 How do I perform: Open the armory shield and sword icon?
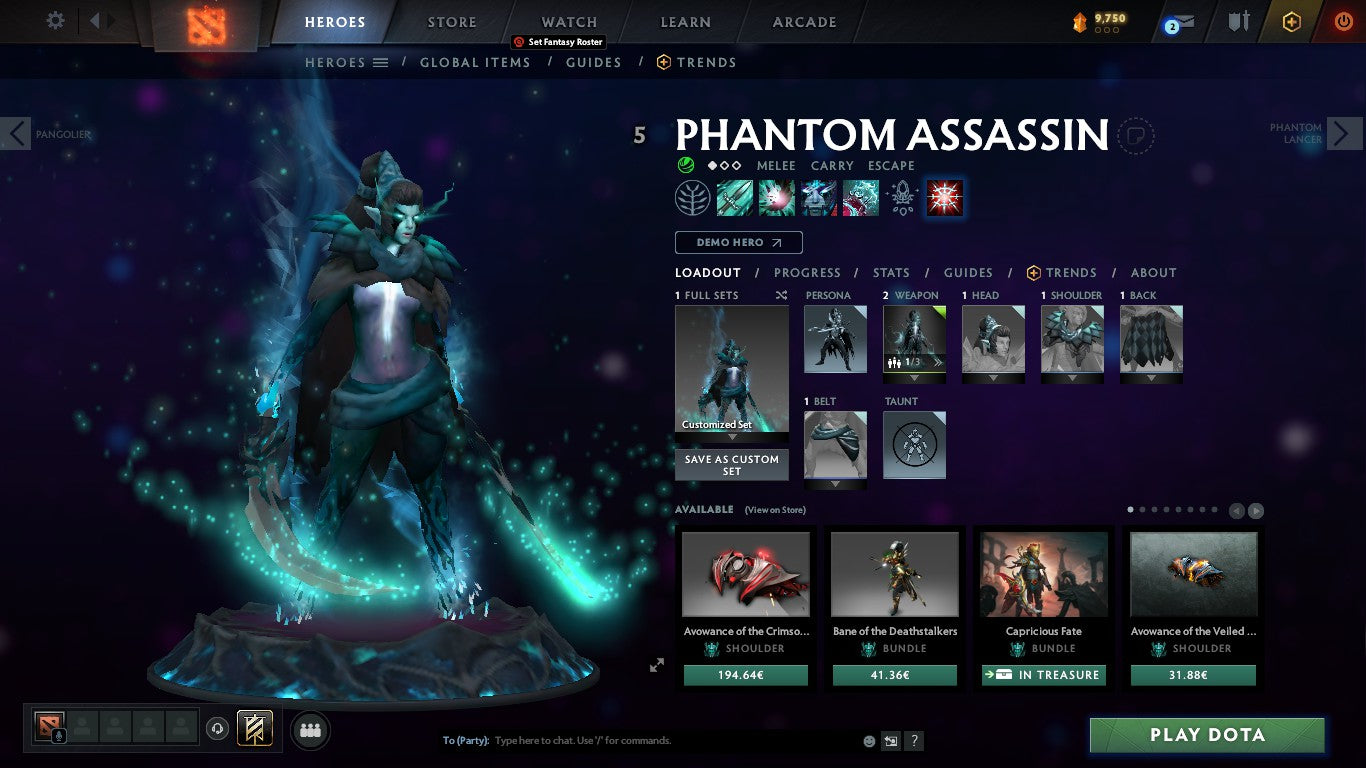[1238, 21]
